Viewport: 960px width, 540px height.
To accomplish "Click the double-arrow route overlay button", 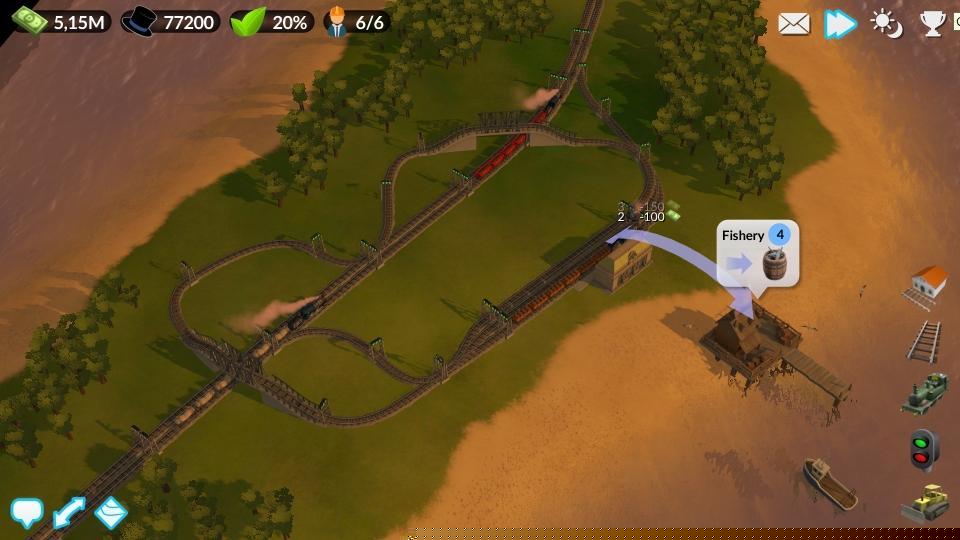I will pos(69,513).
